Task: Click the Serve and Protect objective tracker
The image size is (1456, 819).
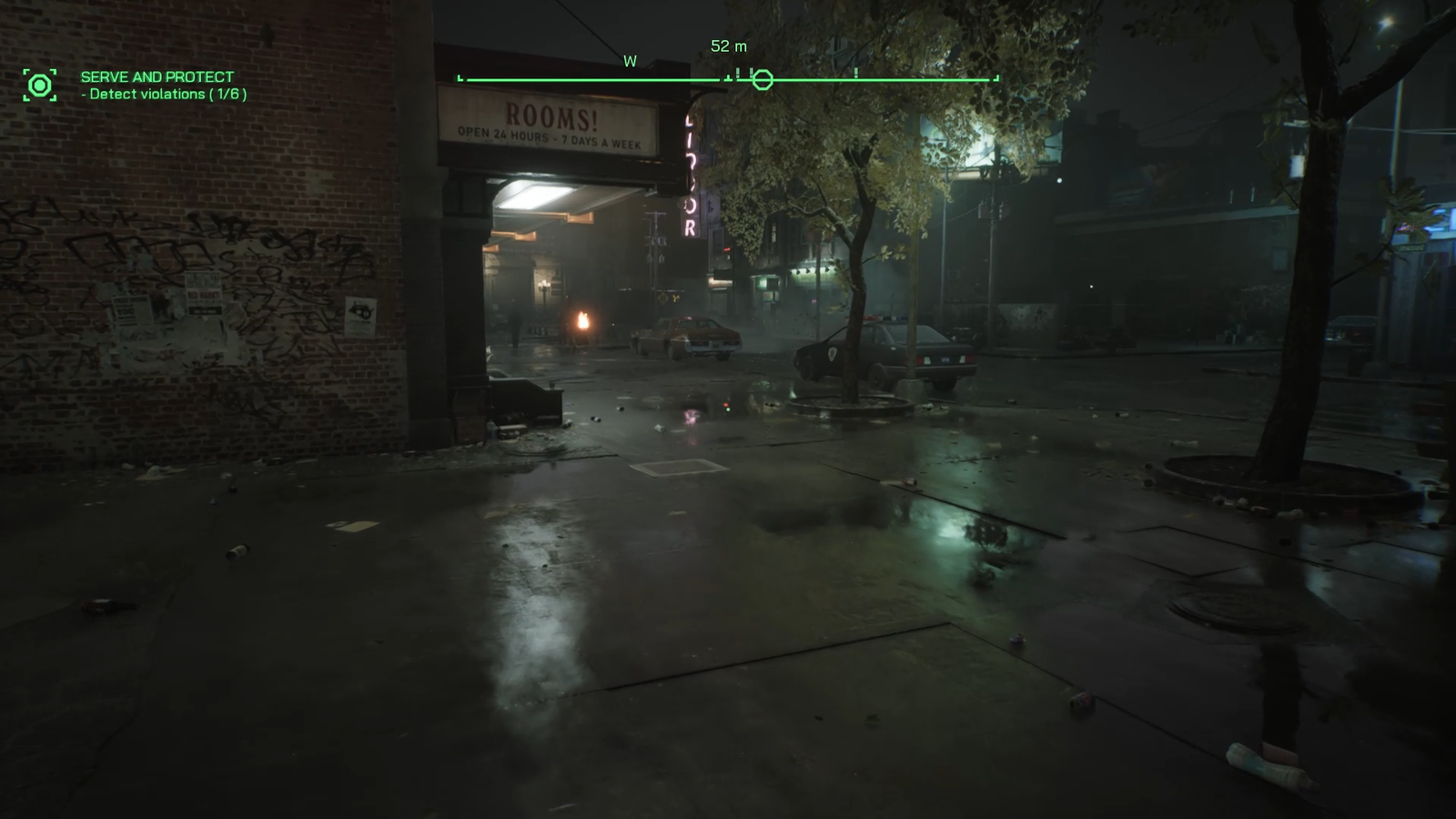Action: click(157, 77)
